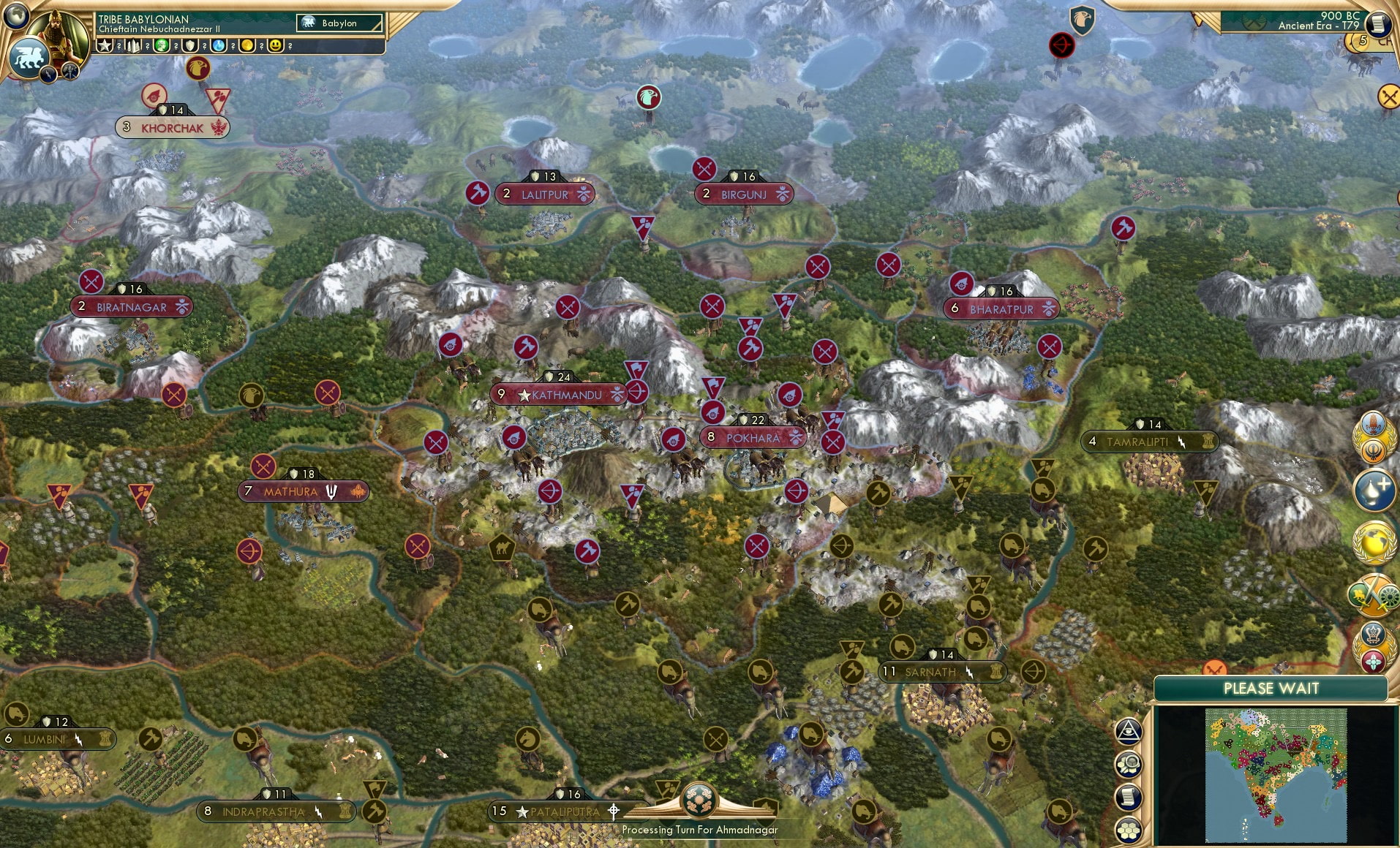Screen dimensions: 1400x848
Task: Open the Economic Overview magnifying glass icon
Action: [x=1129, y=763]
